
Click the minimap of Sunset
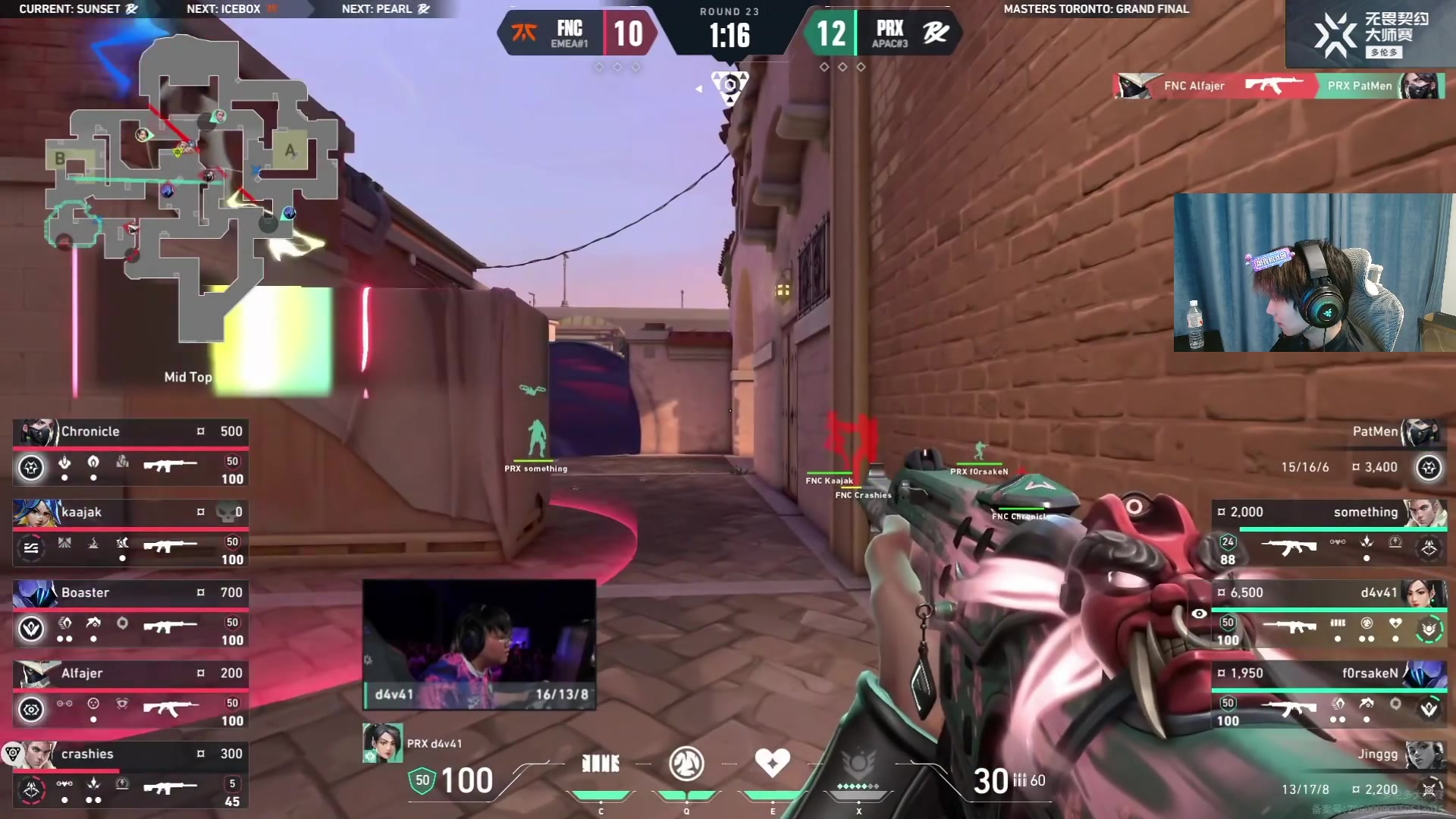point(190,190)
